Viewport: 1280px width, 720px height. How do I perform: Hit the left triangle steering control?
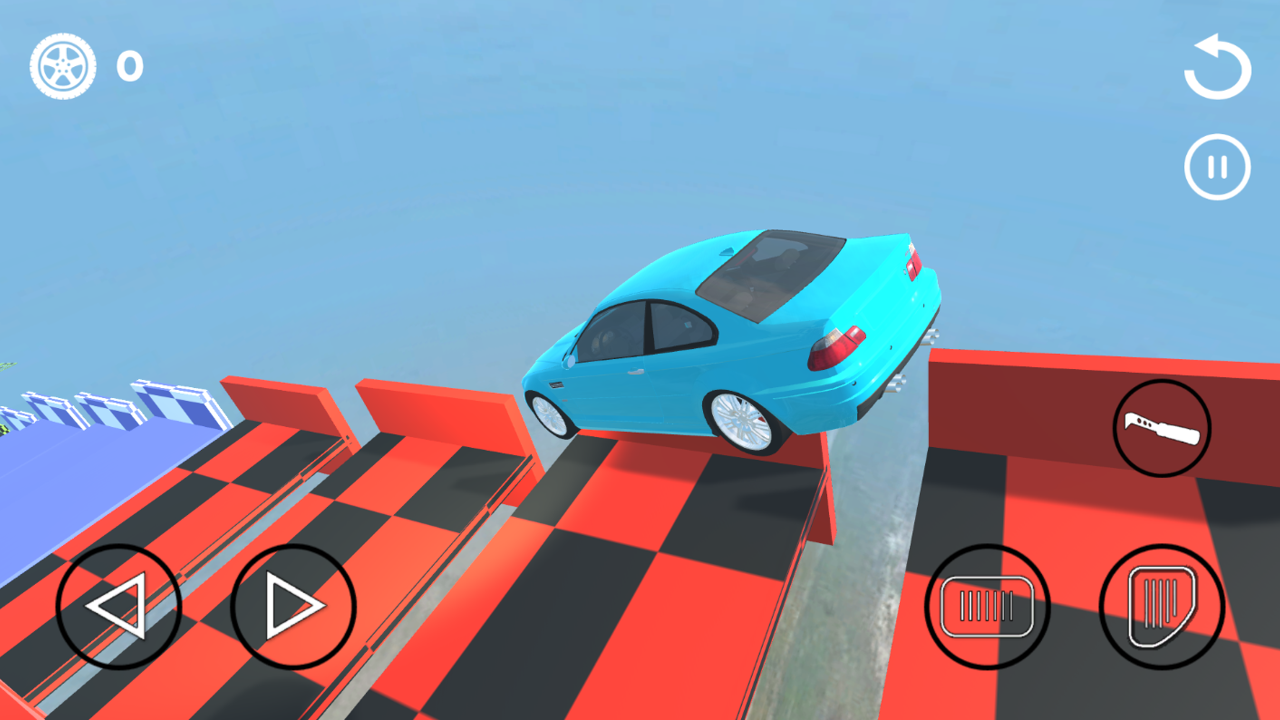(x=118, y=604)
